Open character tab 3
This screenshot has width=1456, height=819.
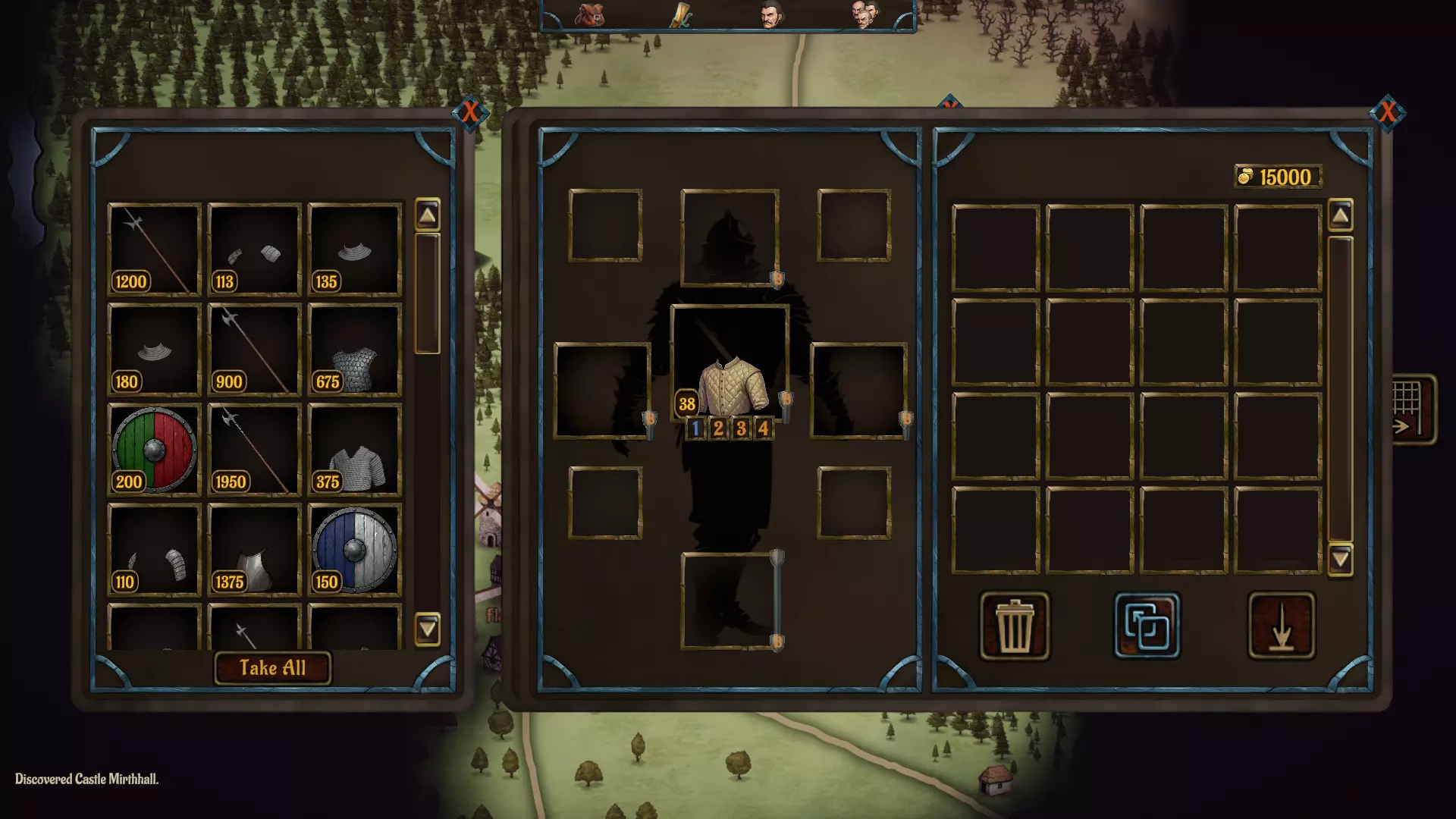click(740, 430)
